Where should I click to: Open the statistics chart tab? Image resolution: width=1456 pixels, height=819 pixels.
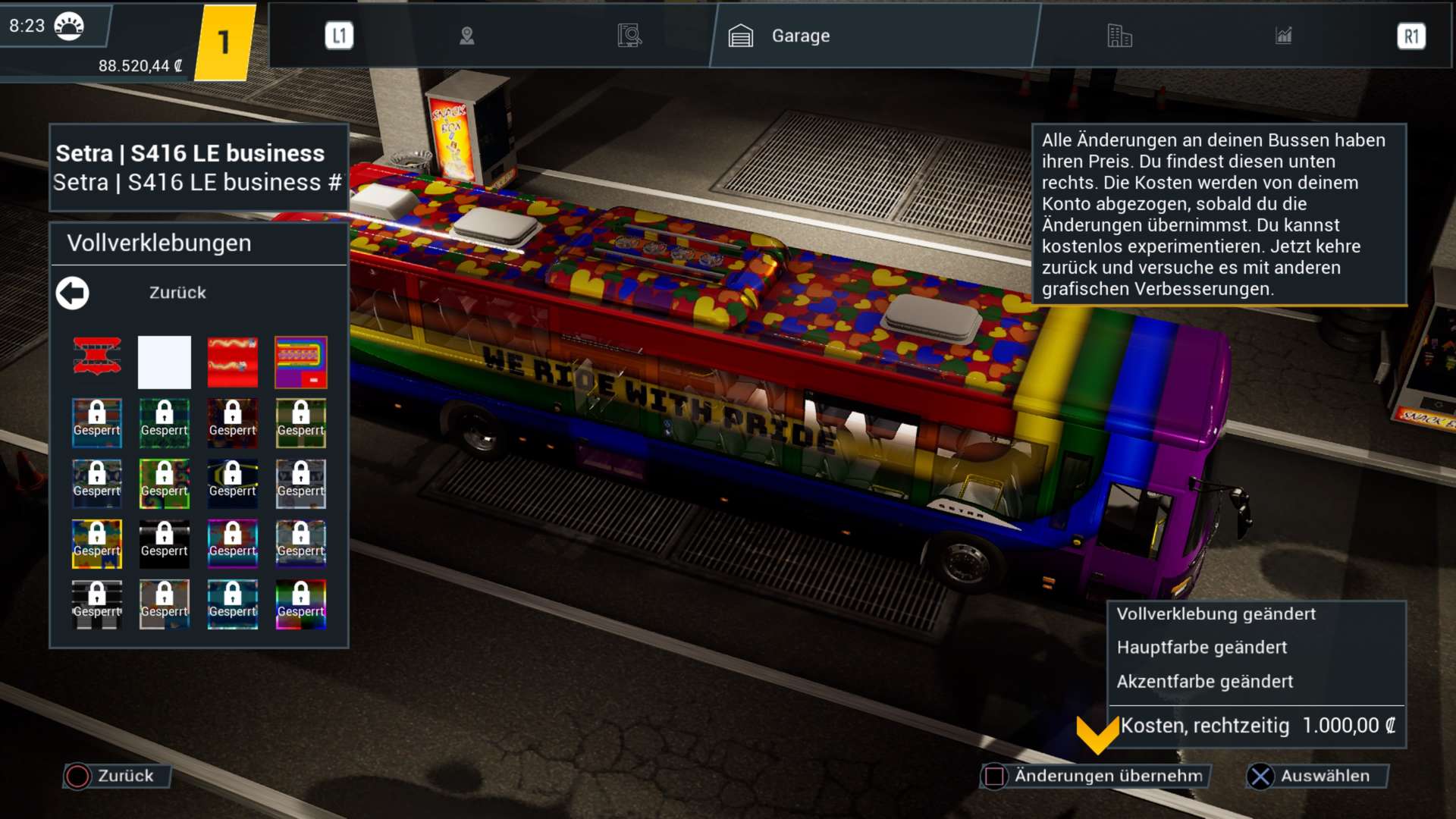pyautogui.click(x=1283, y=36)
